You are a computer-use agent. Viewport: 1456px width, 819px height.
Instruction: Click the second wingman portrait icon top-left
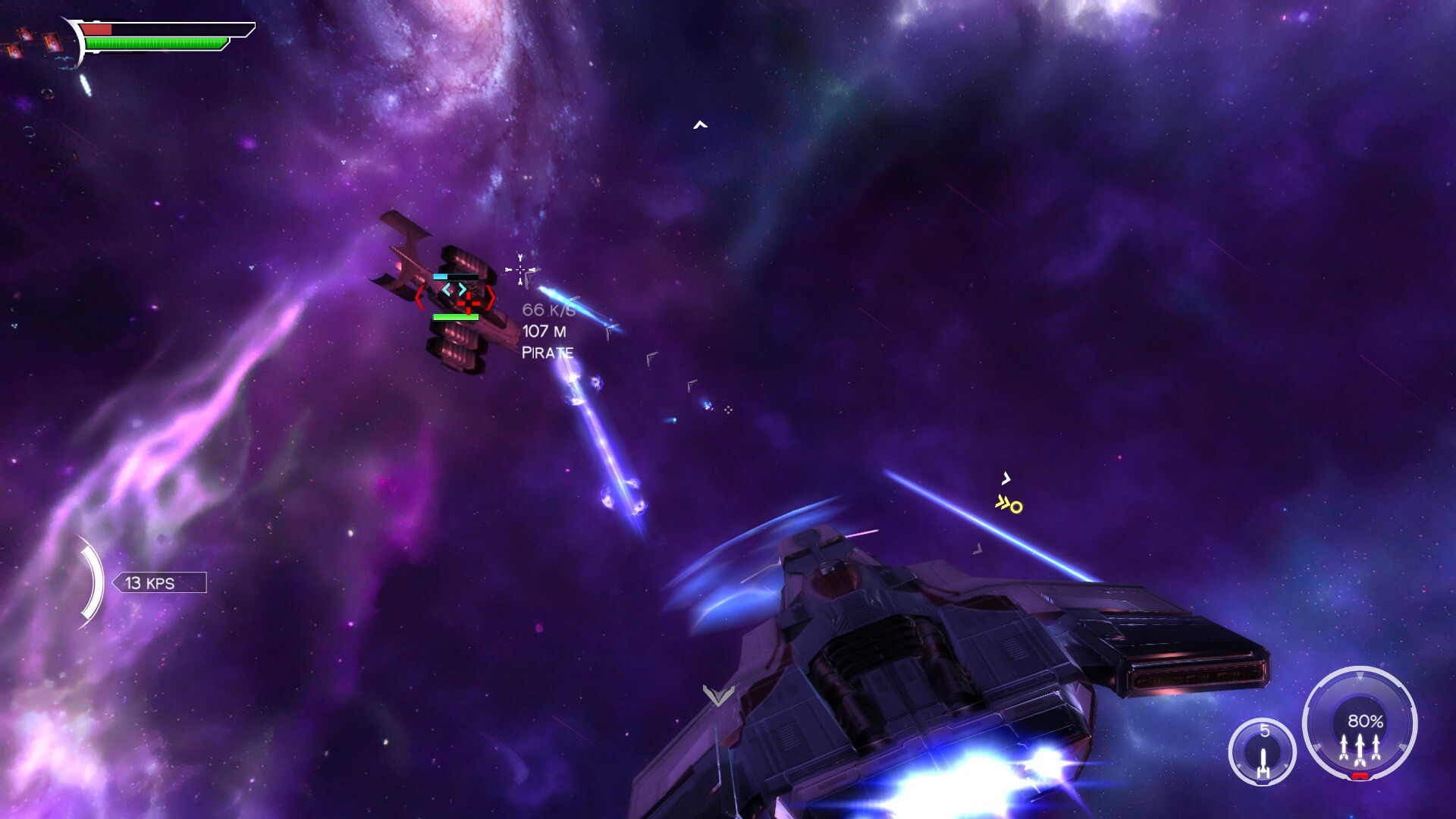point(25,35)
